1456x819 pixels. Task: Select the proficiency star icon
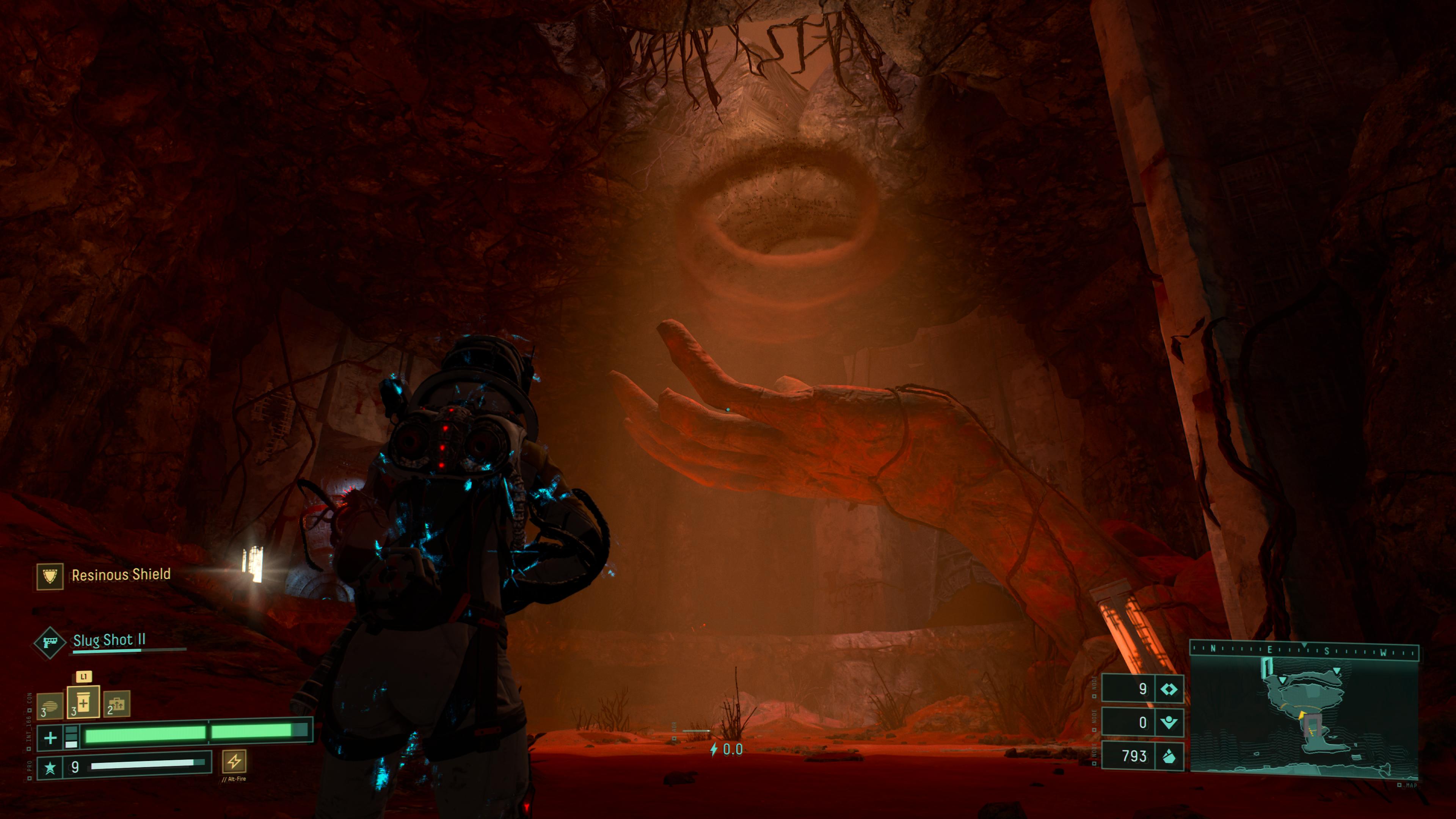click(x=50, y=767)
